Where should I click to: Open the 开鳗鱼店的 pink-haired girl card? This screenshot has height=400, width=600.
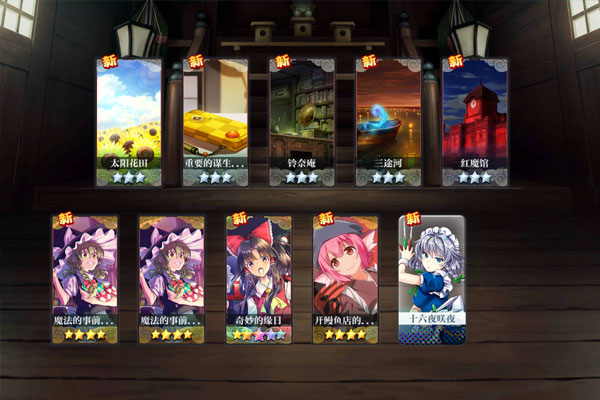click(x=345, y=279)
